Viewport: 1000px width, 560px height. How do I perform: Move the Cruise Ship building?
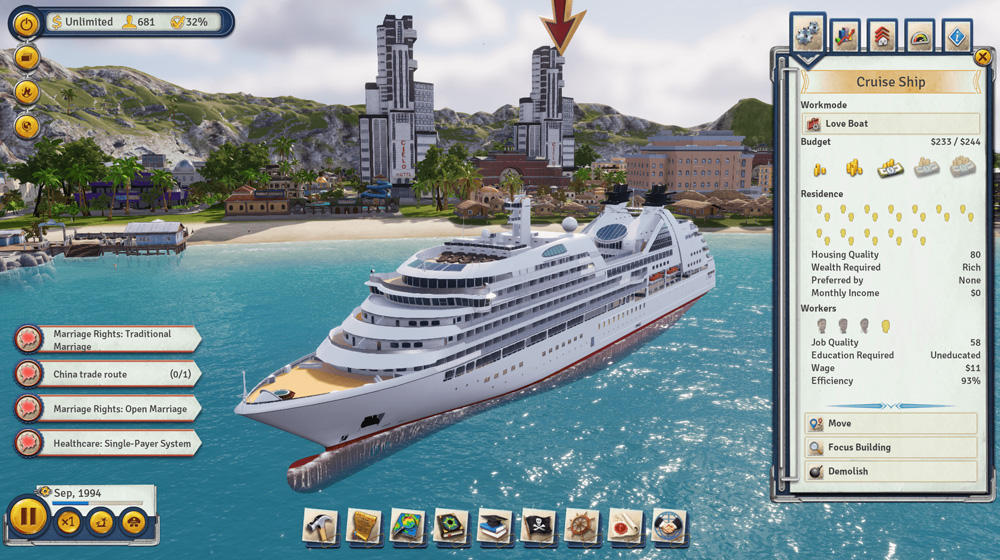(890, 424)
